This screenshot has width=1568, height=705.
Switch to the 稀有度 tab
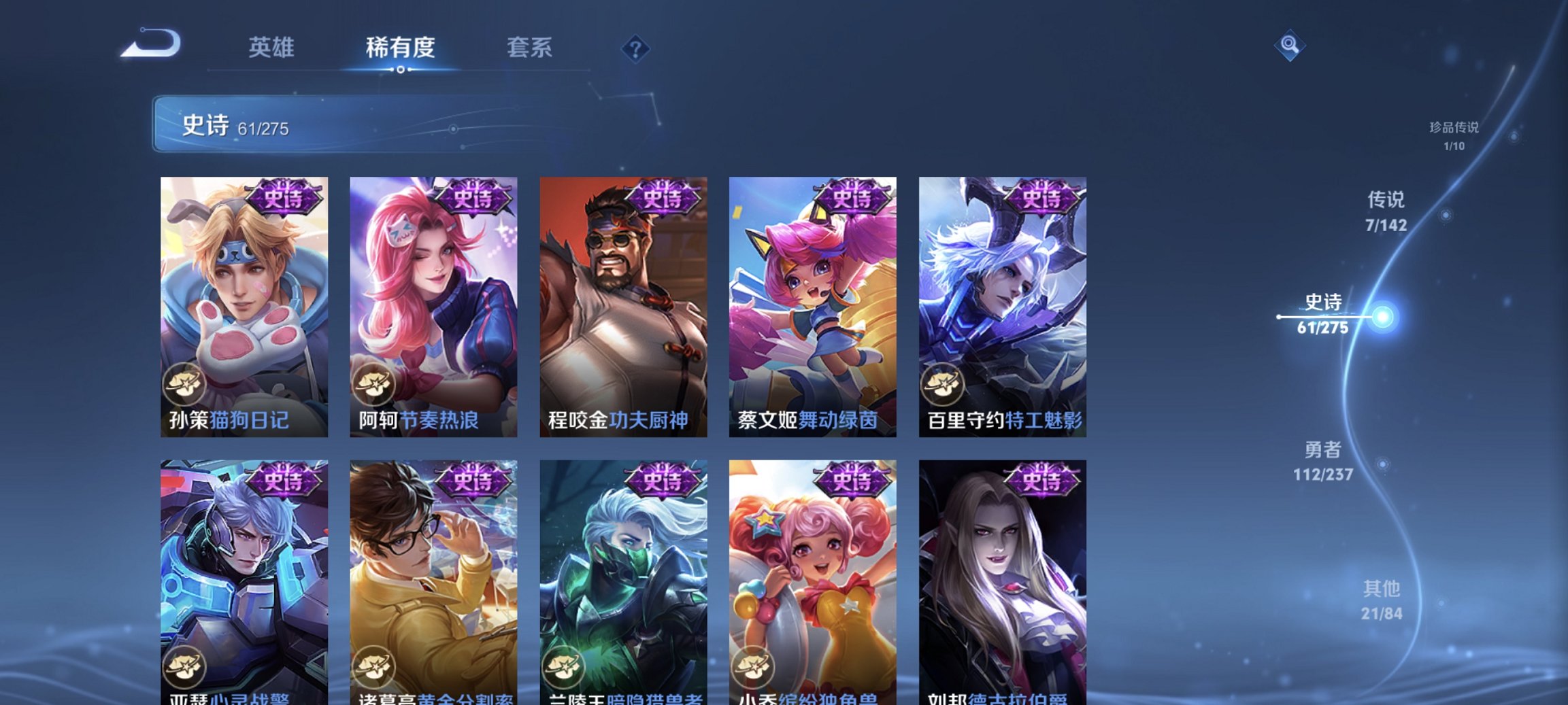tap(399, 47)
